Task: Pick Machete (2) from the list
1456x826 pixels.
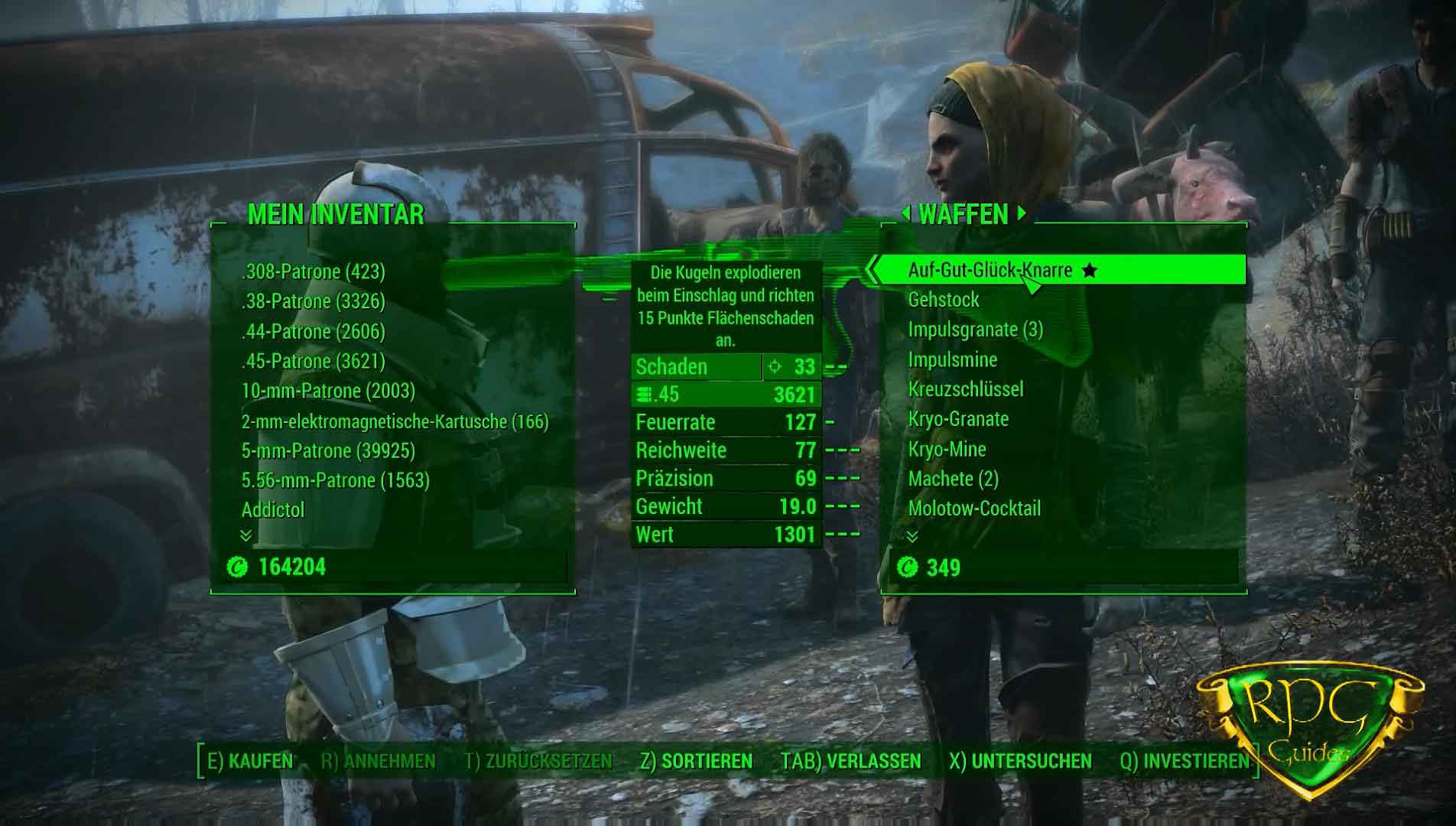Action: (953, 479)
